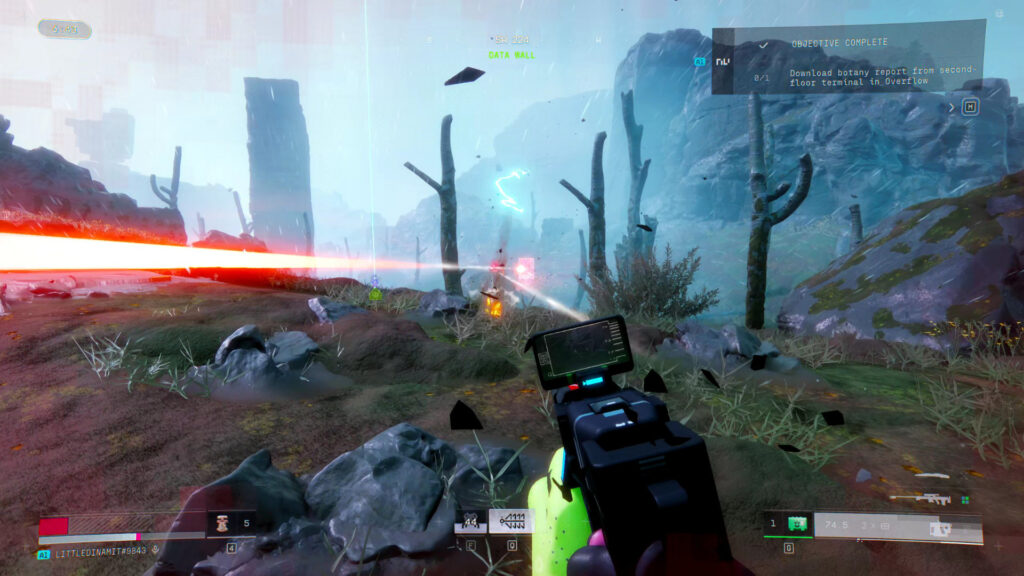Click the Data Wall waypoint marker
The image size is (1024, 576).
510,55
